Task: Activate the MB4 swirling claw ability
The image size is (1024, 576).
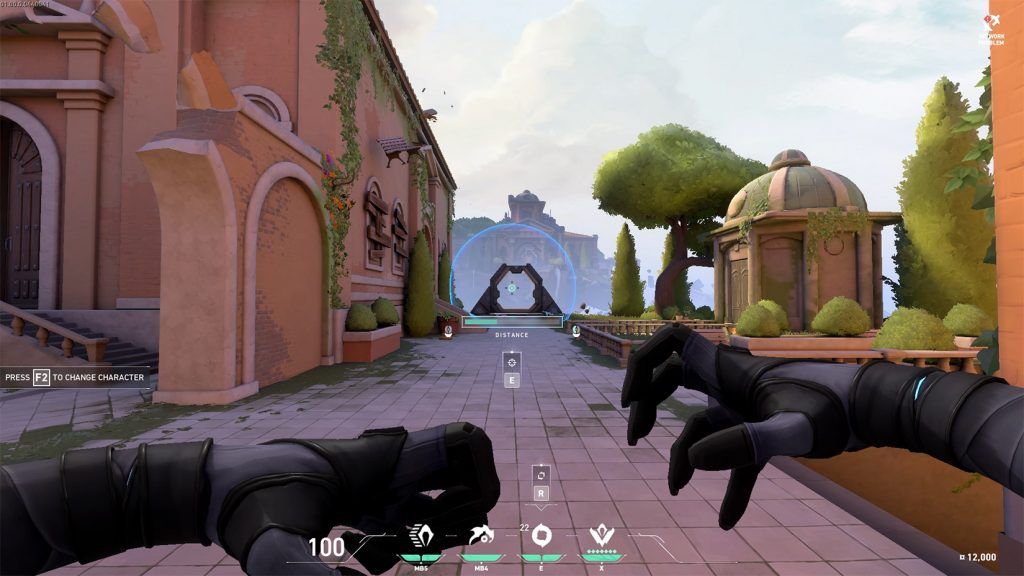Action: point(481,538)
